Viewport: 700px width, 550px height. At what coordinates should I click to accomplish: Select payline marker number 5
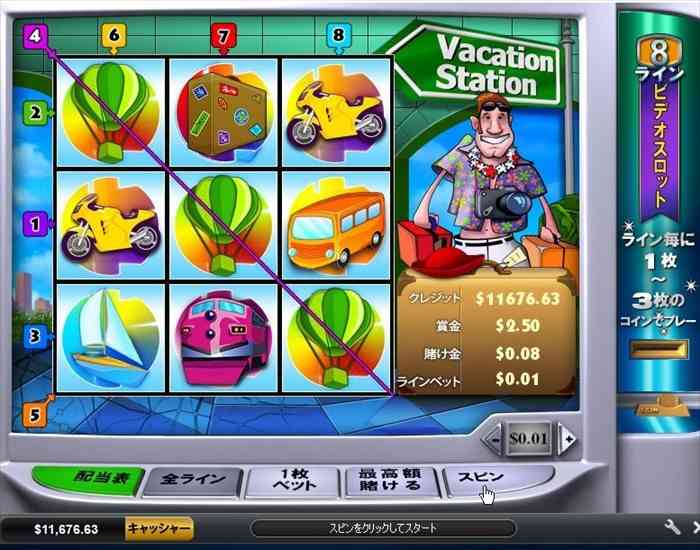pyautogui.click(x=35, y=411)
